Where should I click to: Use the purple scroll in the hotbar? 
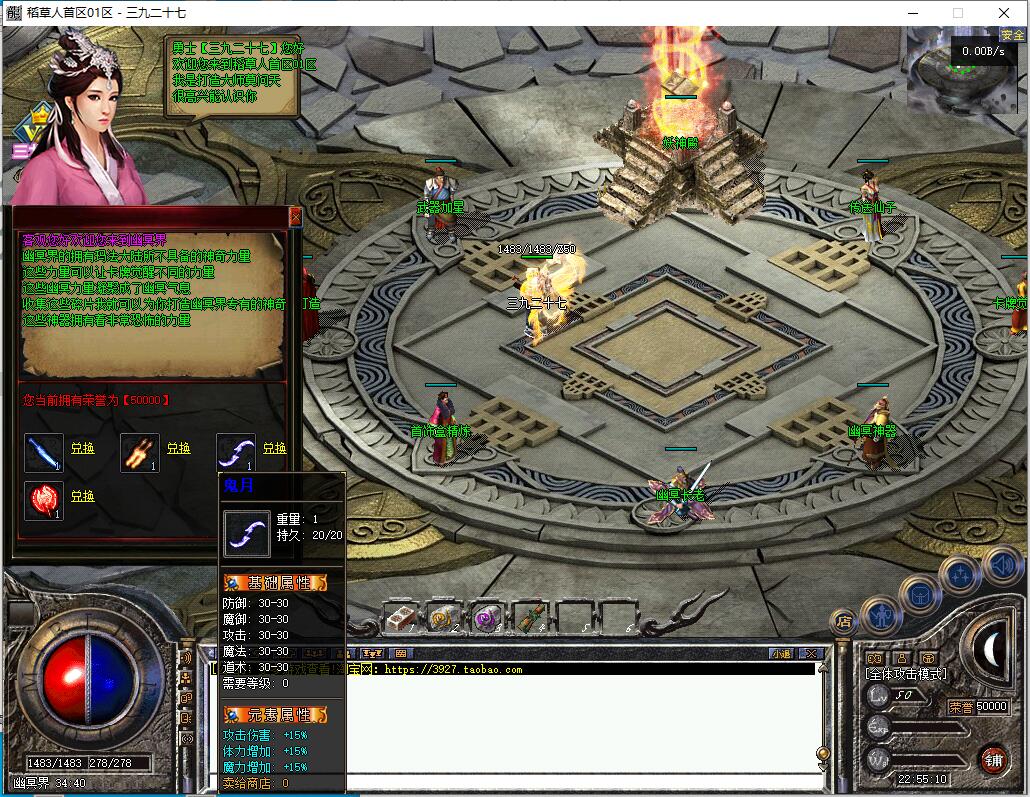(487, 618)
